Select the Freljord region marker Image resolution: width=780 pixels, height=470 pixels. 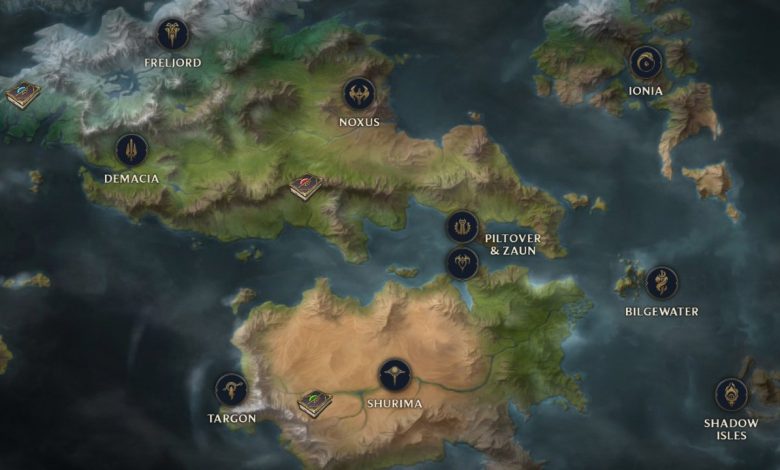pyautogui.click(x=172, y=35)
